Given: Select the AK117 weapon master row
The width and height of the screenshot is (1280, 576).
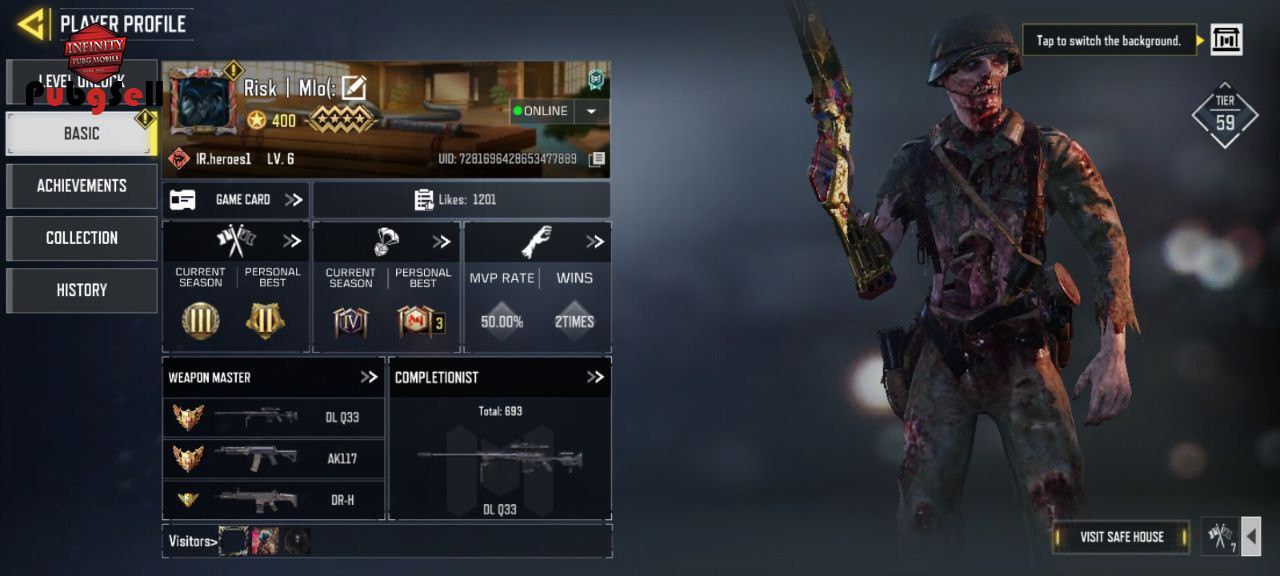Looking at the screenshot, I should click(x=273, y=458).
